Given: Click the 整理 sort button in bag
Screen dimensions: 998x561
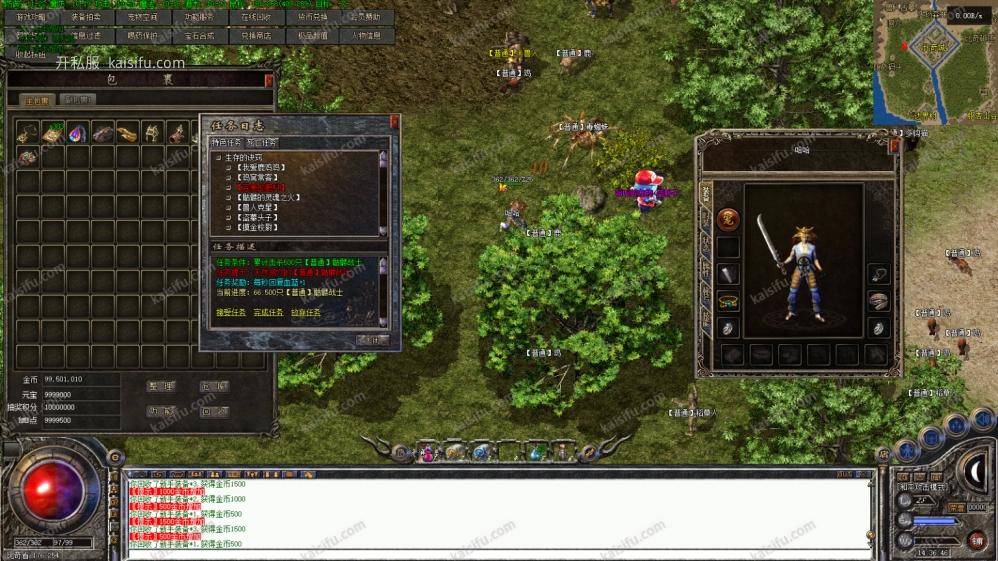Looking at the screenshot, I should pos(160,386).
